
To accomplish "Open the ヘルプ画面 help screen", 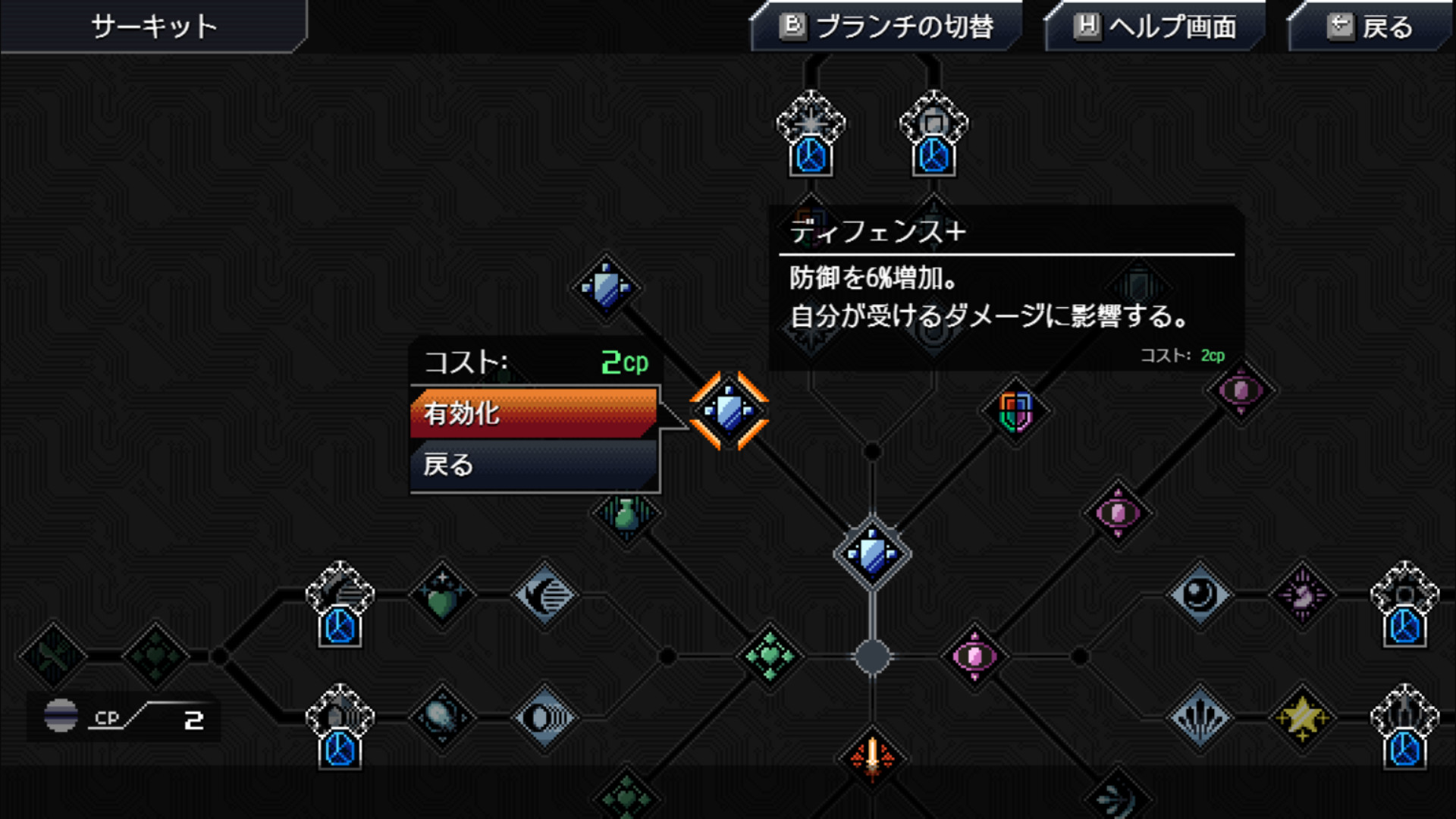I will [x=1153, y=27].
